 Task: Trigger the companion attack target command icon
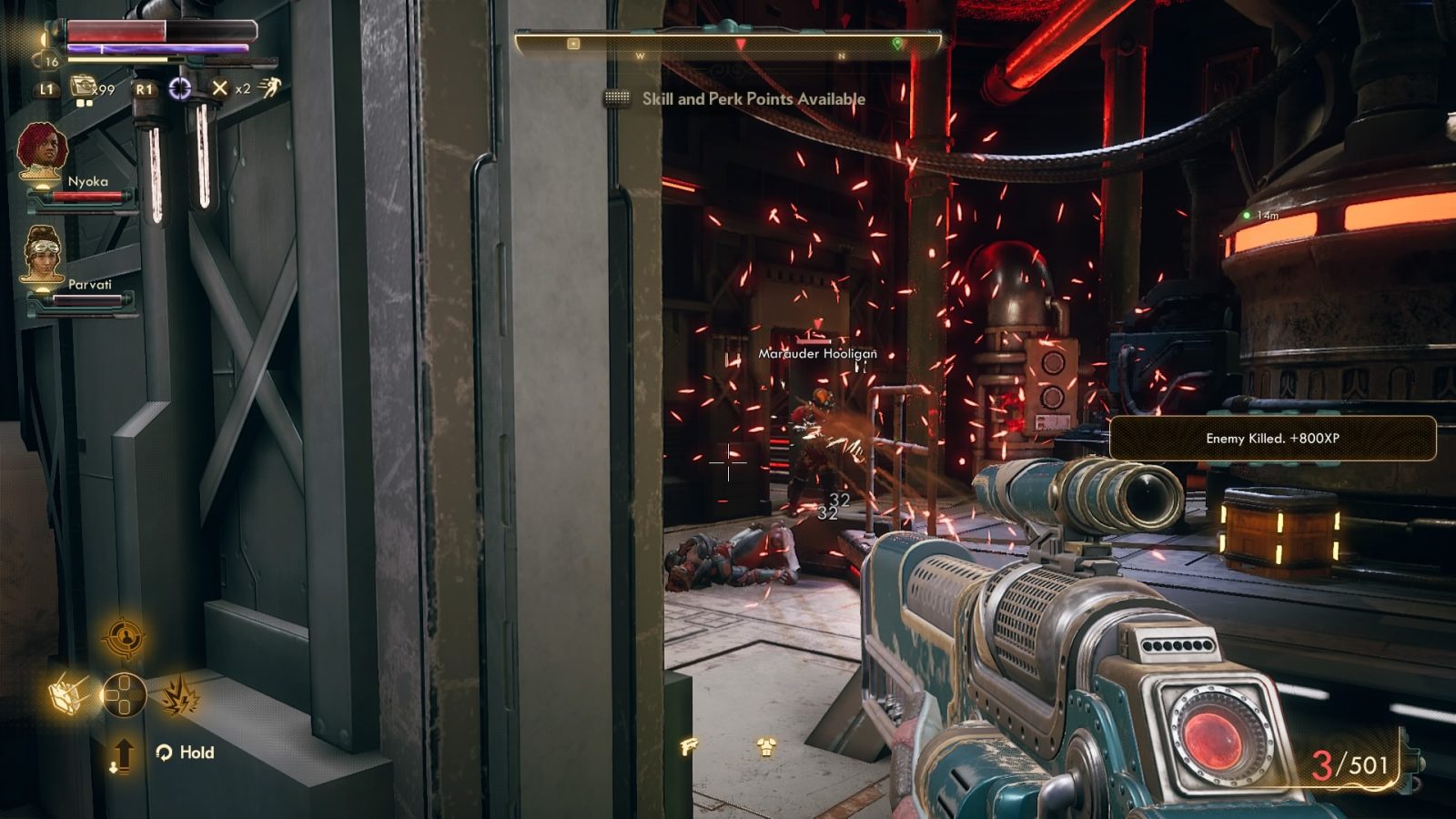point(124,638)
